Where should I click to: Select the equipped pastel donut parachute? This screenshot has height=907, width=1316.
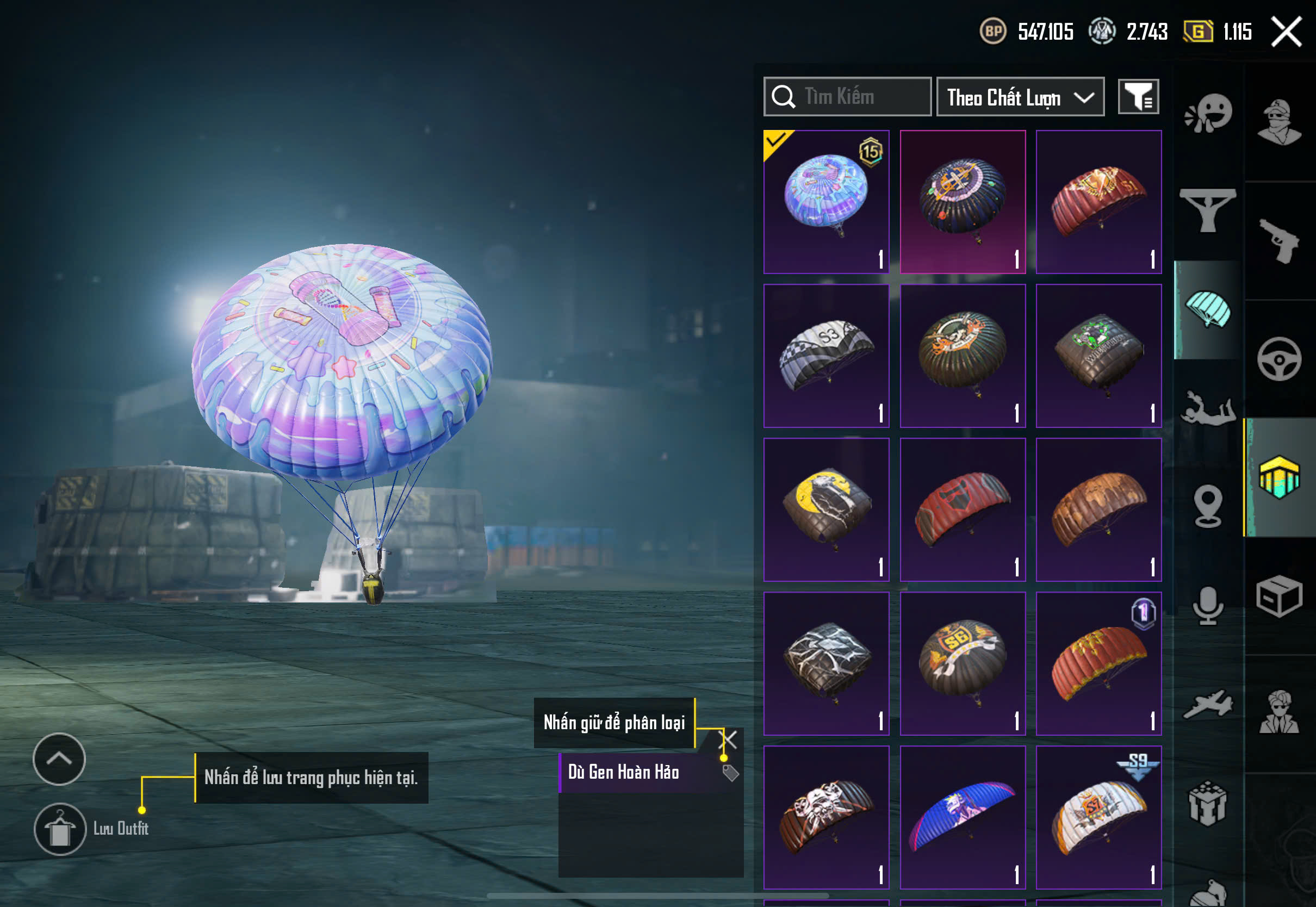(x=826, y=202)
